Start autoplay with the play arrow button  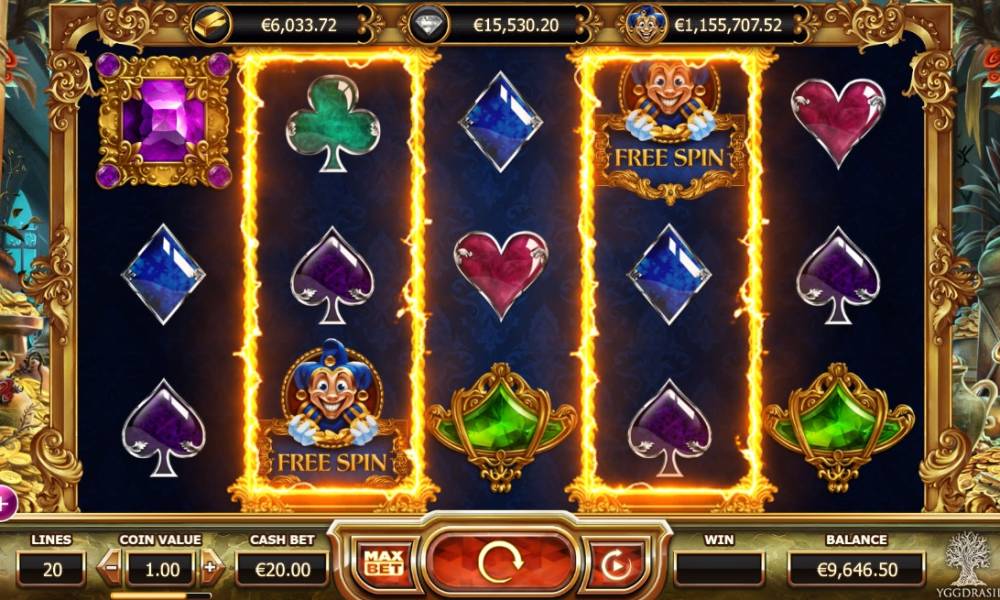pos(614,565)
